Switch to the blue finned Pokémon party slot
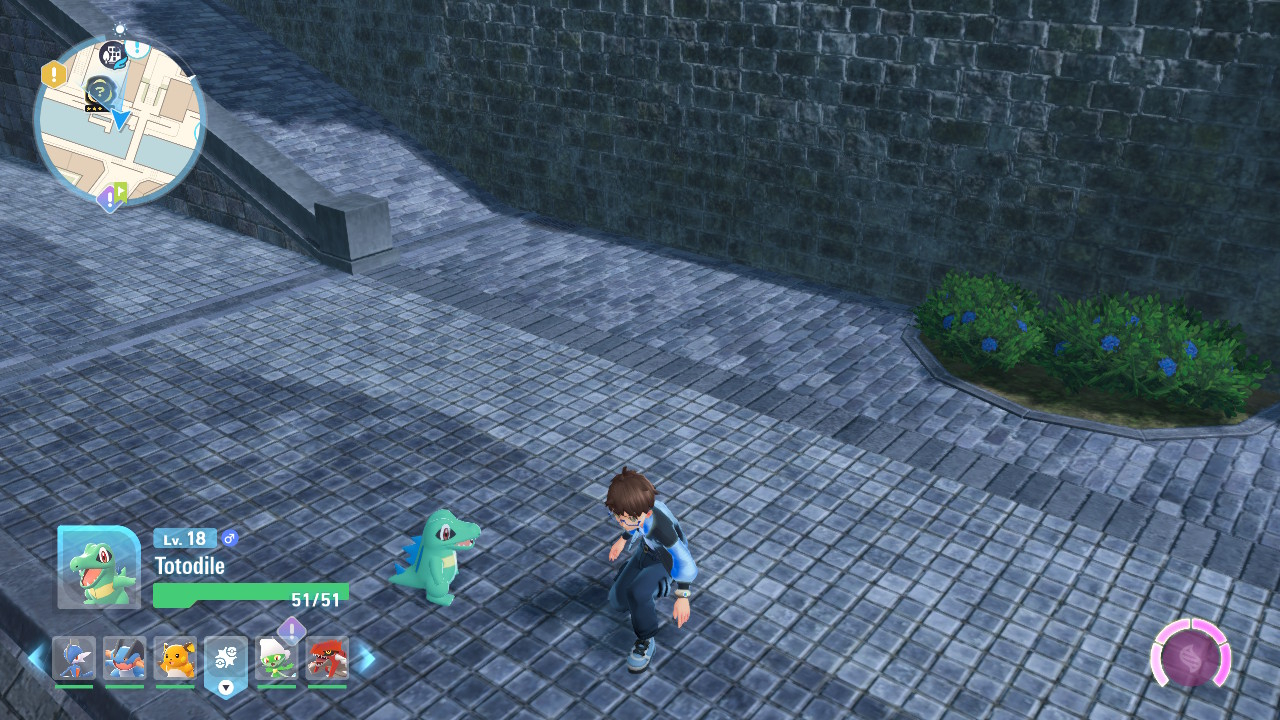This screenshot has width=1280, height=720. (x=74, y=658)
